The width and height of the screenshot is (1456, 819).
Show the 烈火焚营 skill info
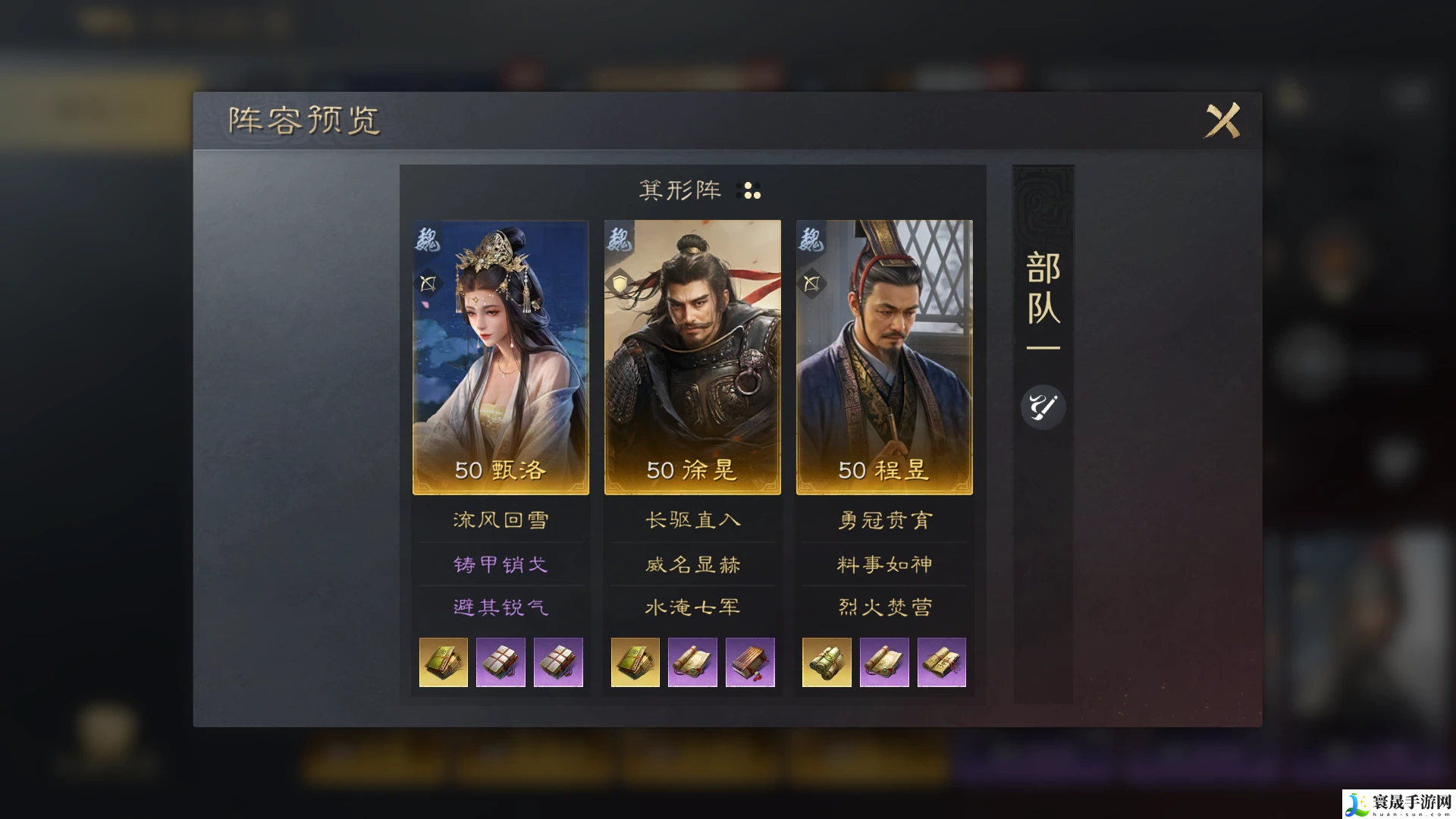884,607
